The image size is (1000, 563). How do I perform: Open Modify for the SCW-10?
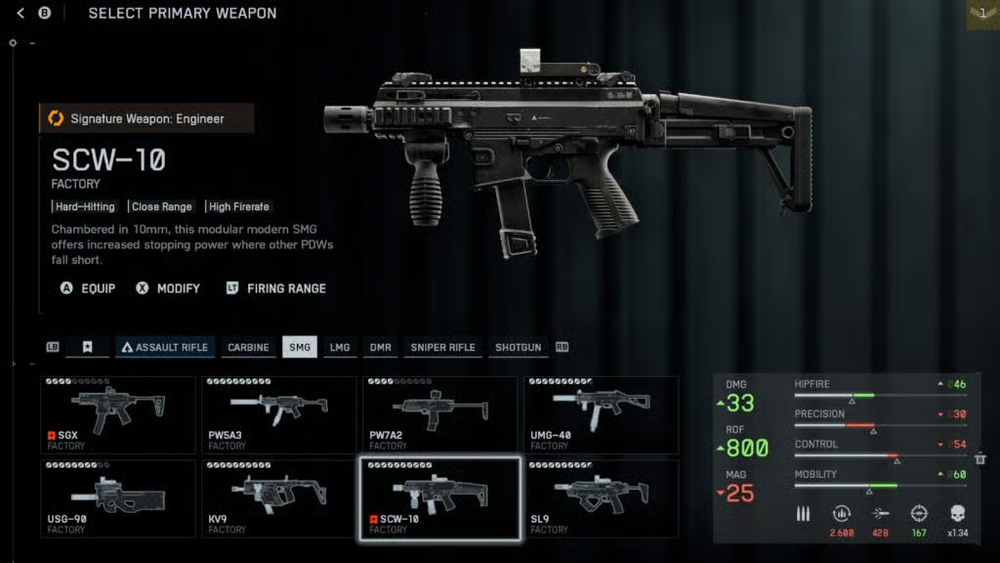click(x=168, y=288)
